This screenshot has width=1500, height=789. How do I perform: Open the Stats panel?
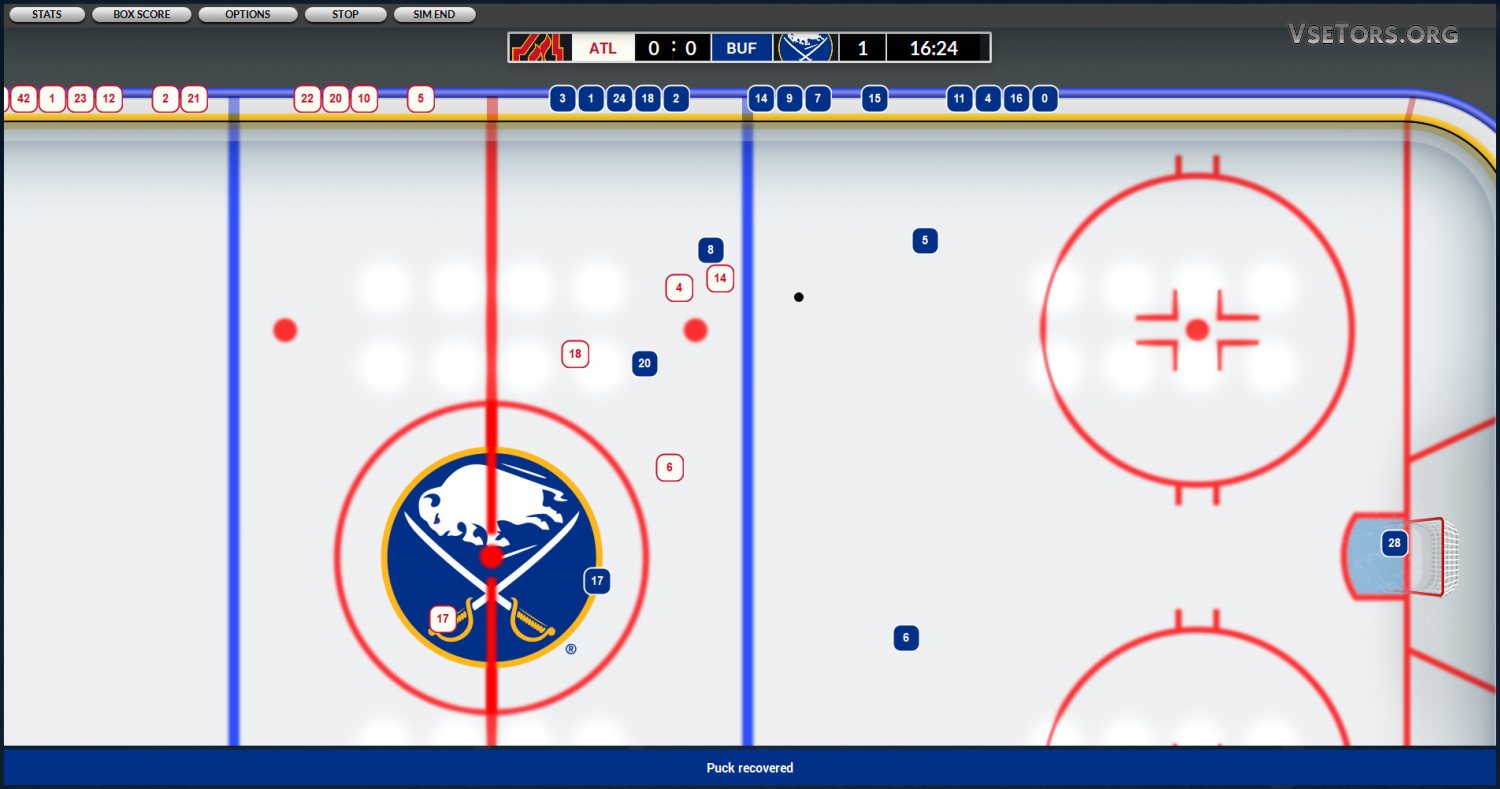point(47,15)
